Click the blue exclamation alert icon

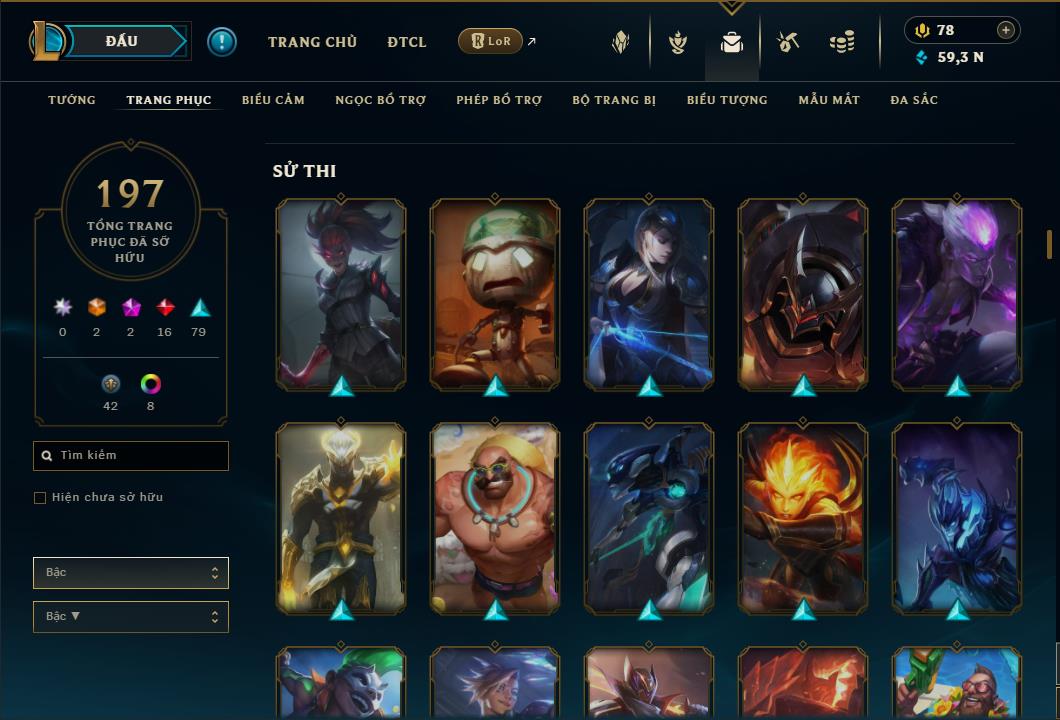[x=222, y=42]
